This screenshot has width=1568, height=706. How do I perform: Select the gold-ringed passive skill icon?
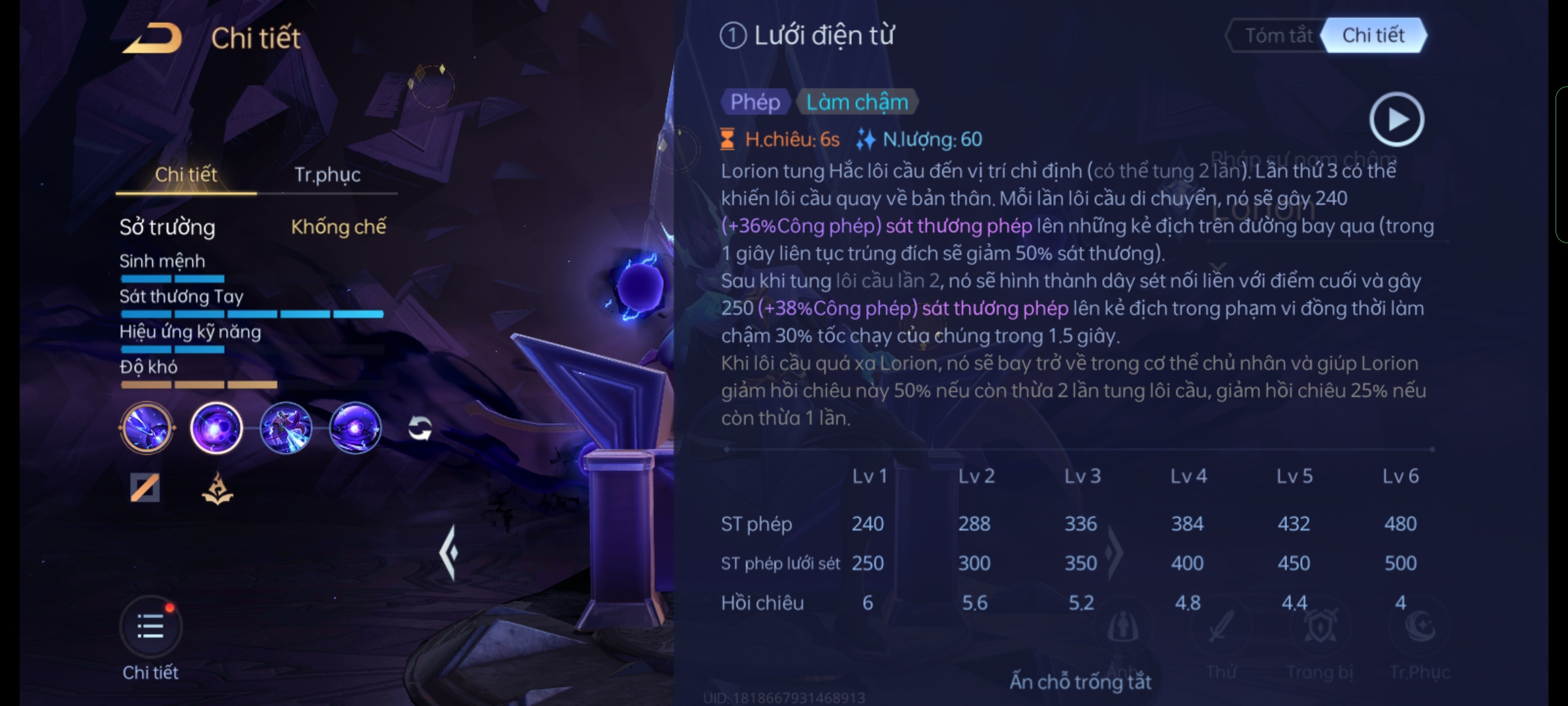(x=147, y=428)
